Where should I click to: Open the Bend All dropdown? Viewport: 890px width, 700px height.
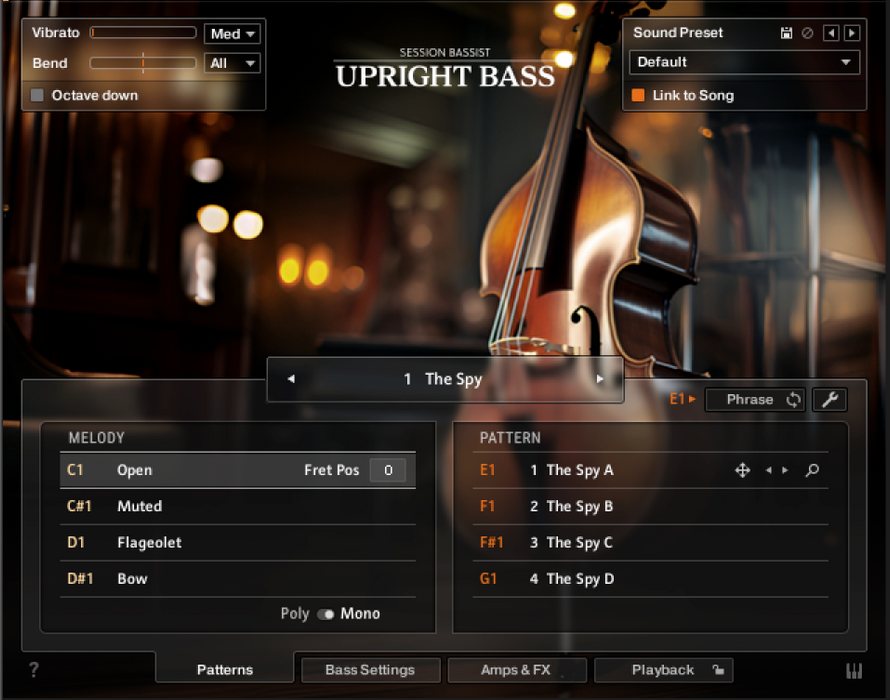(x=232, y=63)
